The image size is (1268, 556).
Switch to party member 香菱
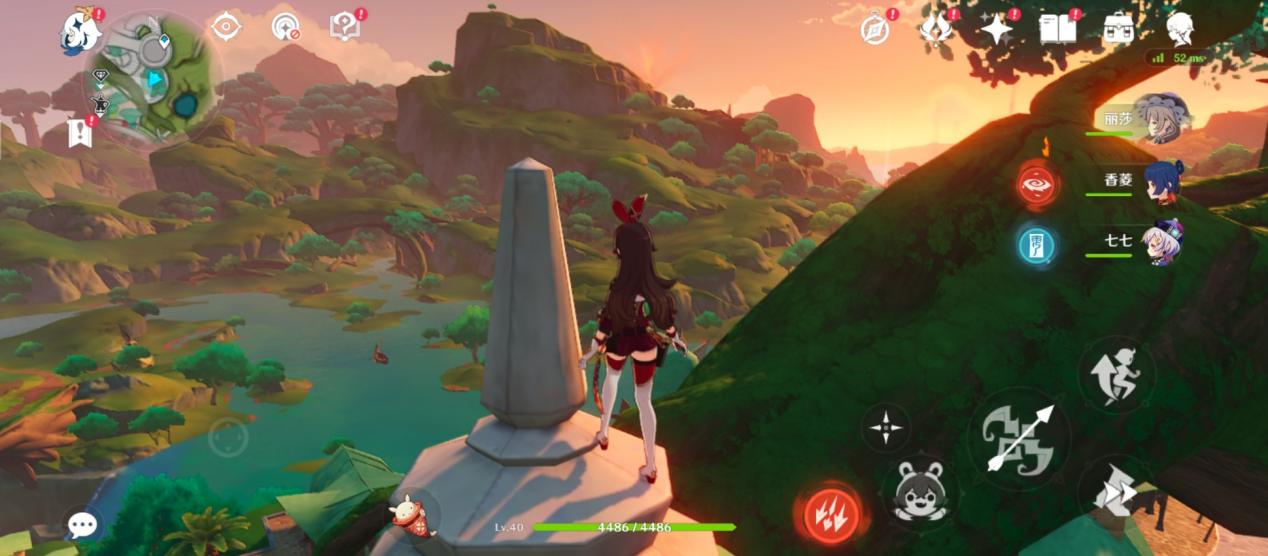[x=1160, y=182]
